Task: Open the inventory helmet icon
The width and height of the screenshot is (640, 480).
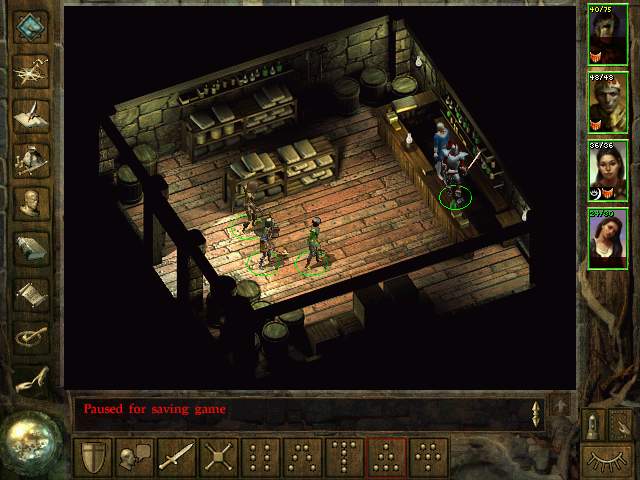Action: pos(32,158)
